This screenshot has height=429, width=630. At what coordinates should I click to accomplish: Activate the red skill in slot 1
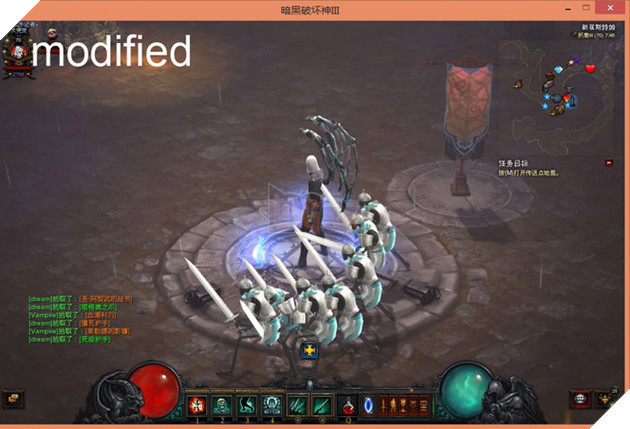pos(197,406)
